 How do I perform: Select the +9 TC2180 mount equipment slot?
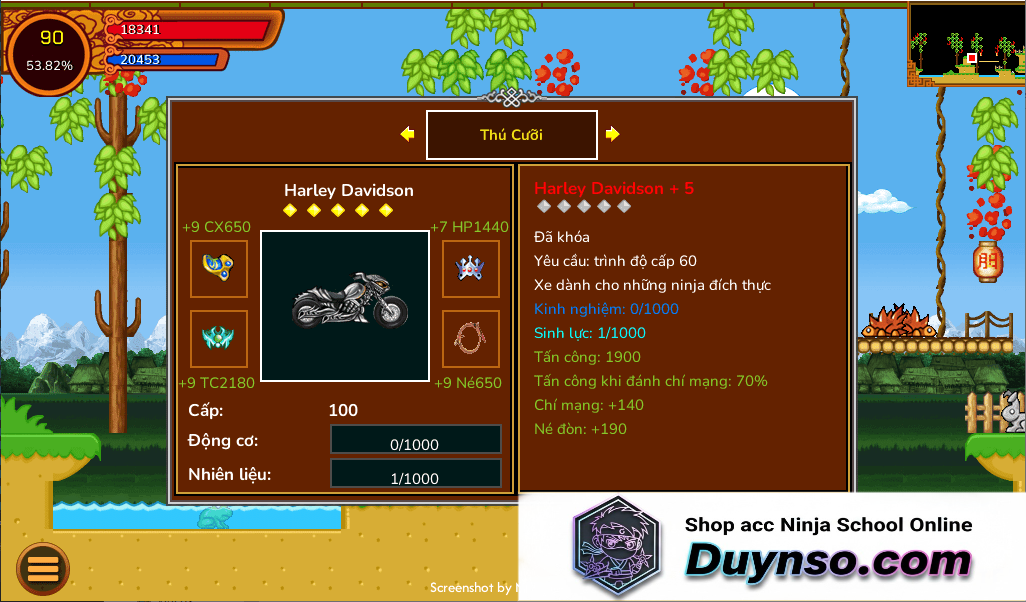point(219,338)
